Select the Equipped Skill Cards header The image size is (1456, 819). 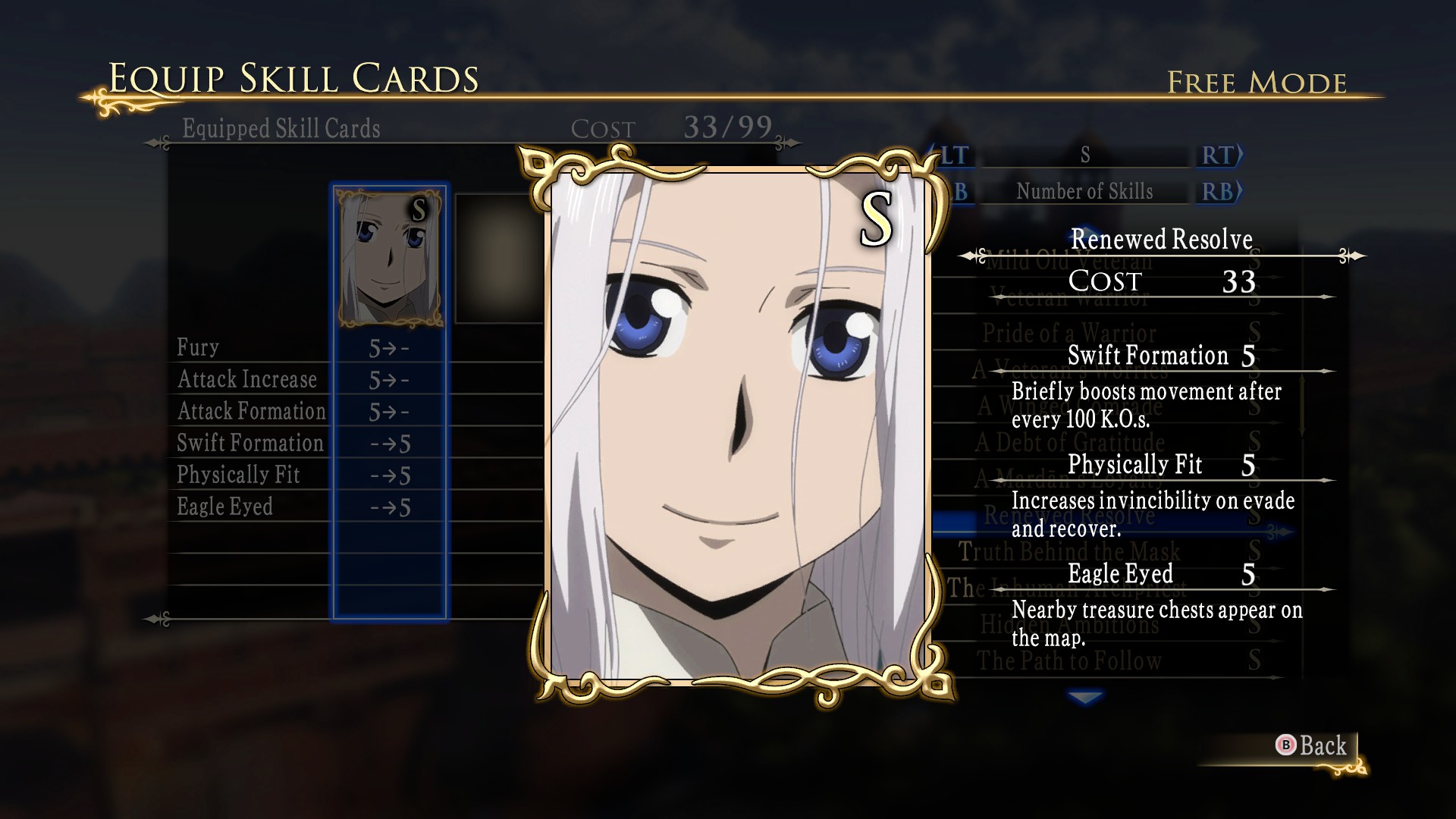click(281, 129)
